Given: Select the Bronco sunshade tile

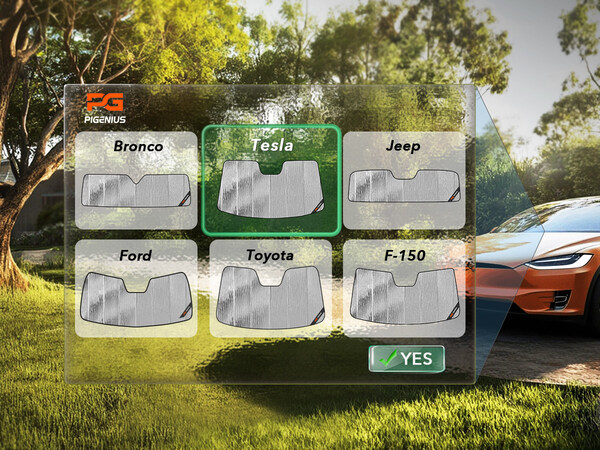Looking at the screenshot, I should pyautogui.click(x=137, y=180).
